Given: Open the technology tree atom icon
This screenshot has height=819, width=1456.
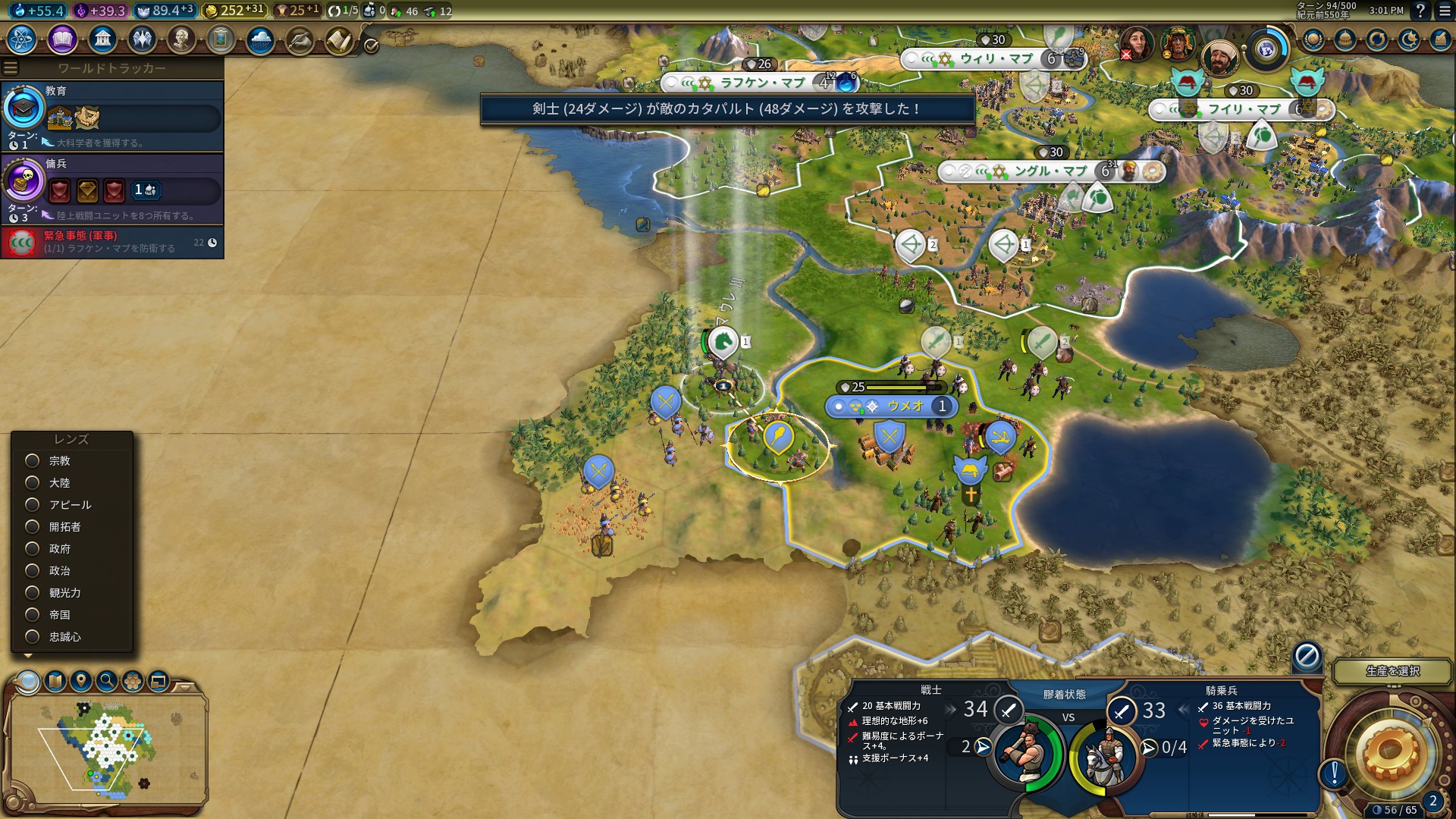Looking at the screenshot, I should [x=22, y=39].
